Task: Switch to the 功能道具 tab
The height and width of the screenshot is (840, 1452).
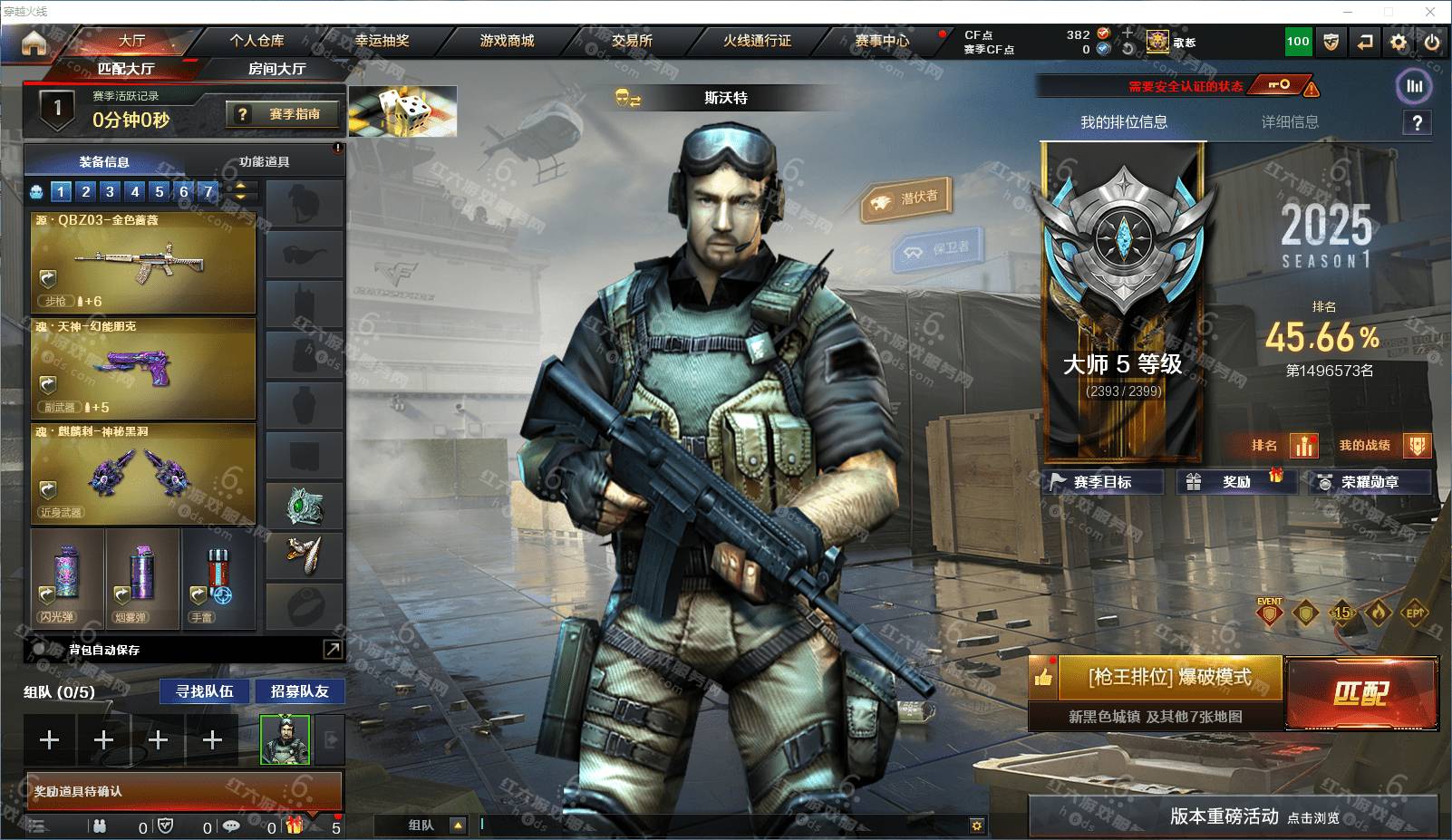Action: point(264,162)
